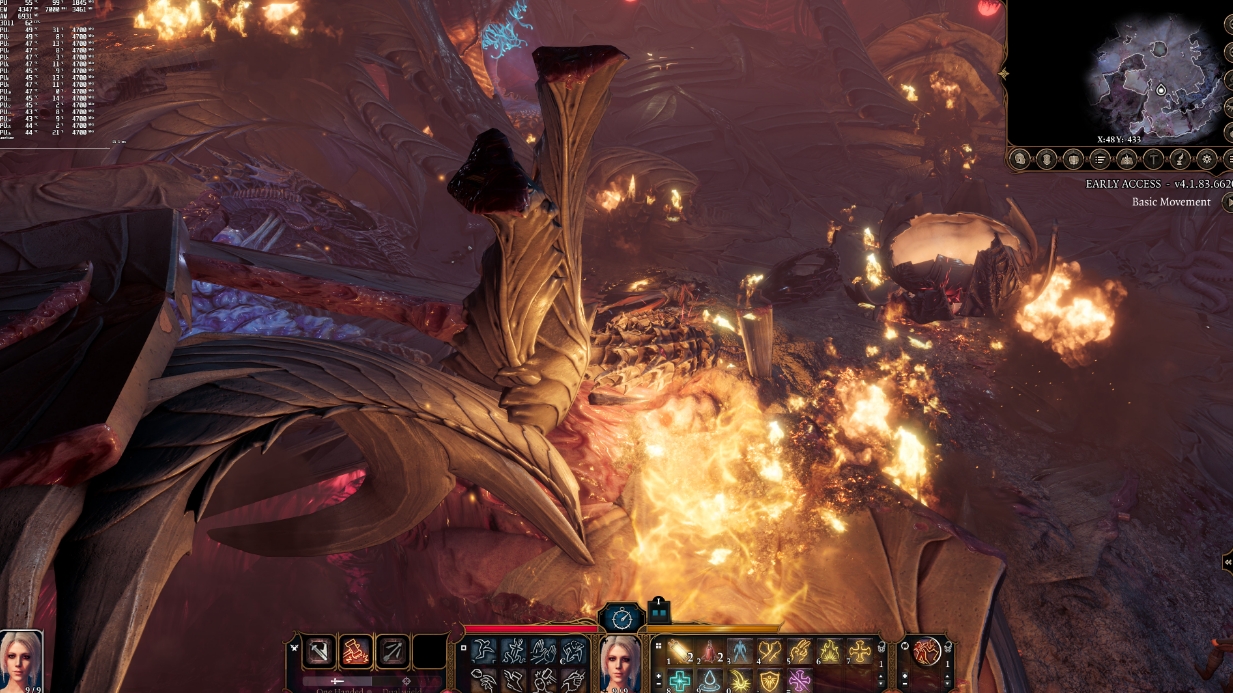Viewport: 1233px width, 693px height.
Task: Choose the ranged bow attack icon
Action: click(x=392, y=652)
